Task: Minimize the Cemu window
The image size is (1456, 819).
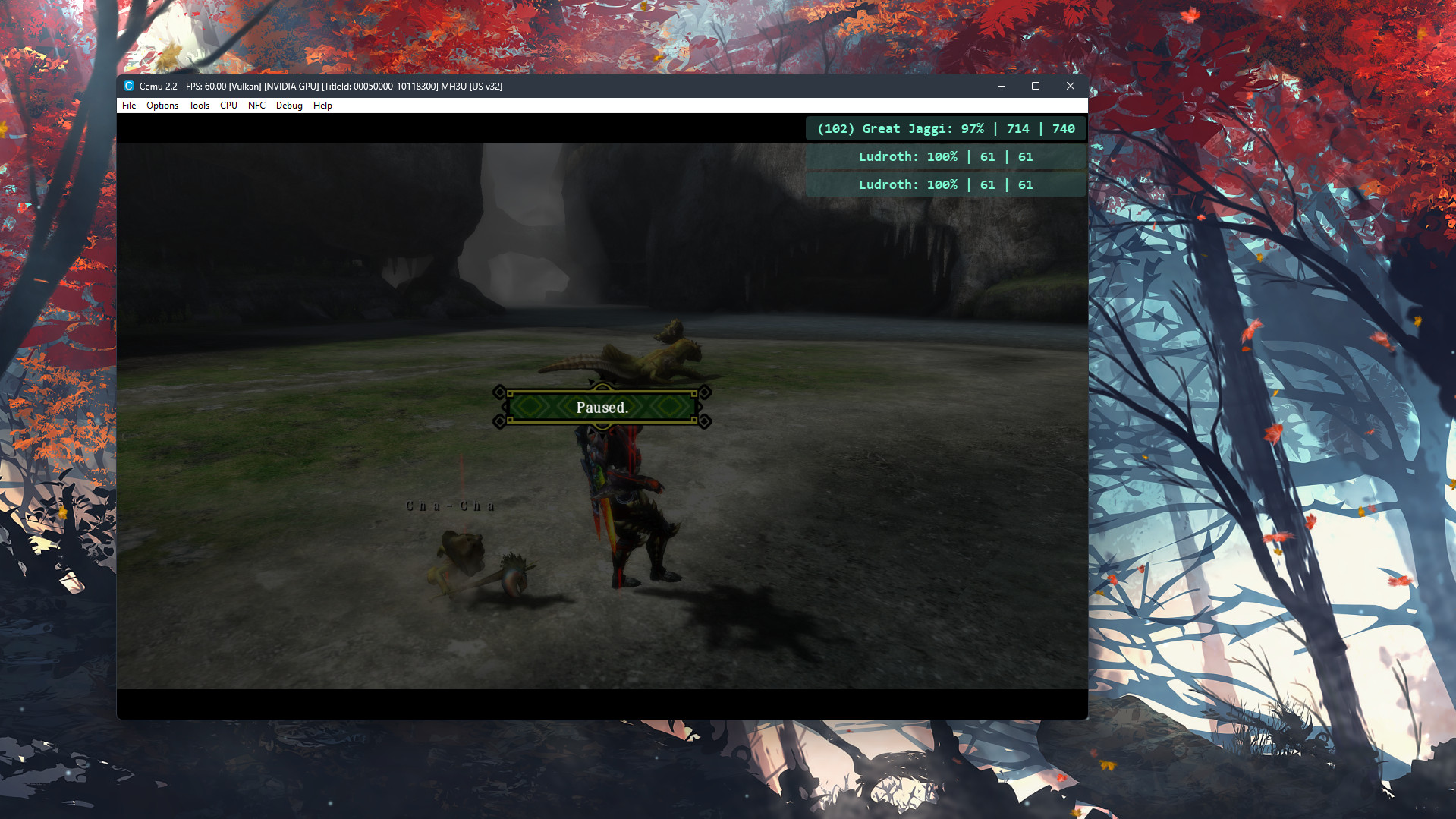Action: tap(1001, 86)
